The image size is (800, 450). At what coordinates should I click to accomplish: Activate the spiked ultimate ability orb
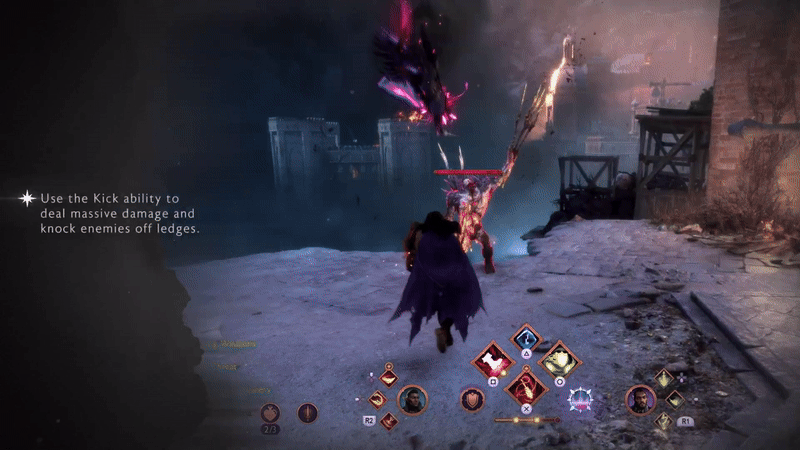tap(579, 400)
